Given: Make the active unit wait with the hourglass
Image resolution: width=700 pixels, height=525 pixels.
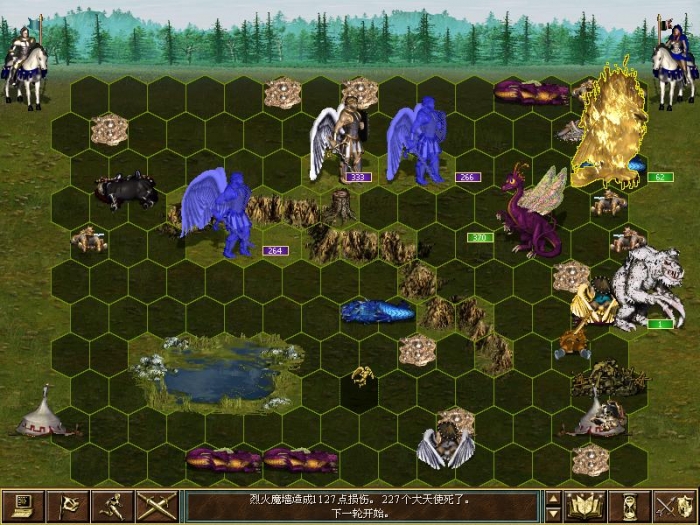Looking at the screenshot, I should 630,506.
